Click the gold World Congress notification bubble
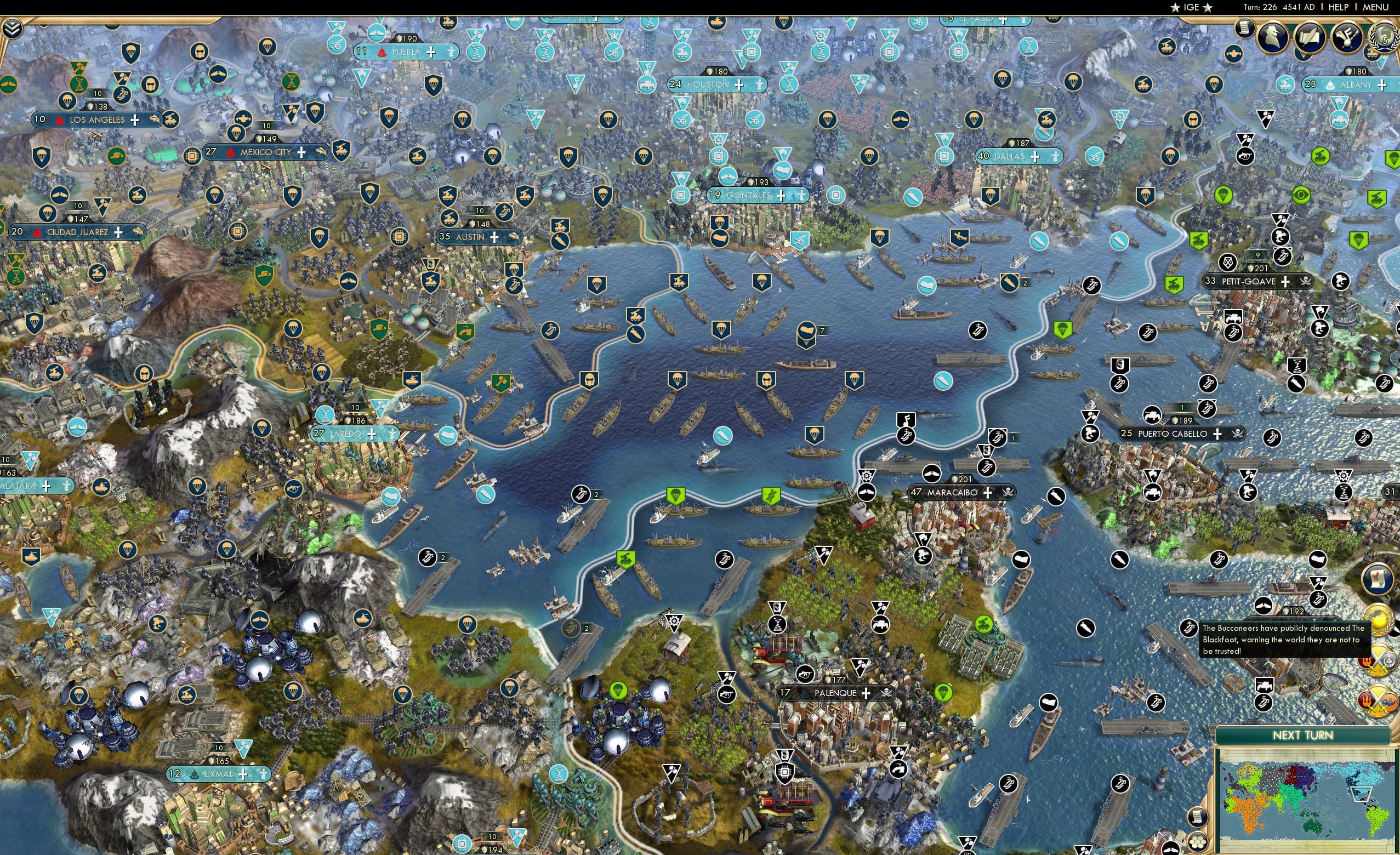 tap(1379, 621)
